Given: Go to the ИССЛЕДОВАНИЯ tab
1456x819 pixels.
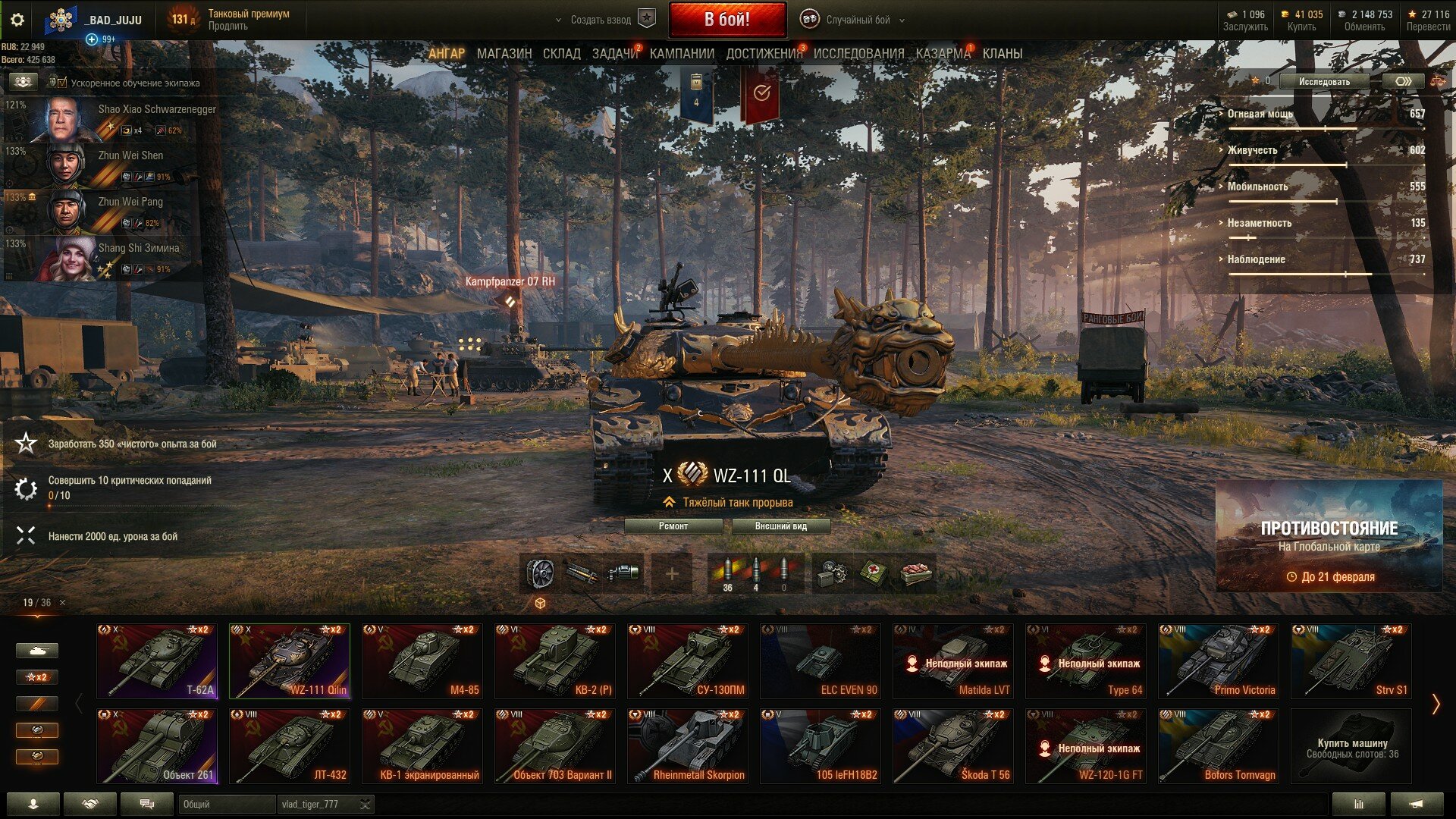Looking at the screenshot, I should pos(858,54).
